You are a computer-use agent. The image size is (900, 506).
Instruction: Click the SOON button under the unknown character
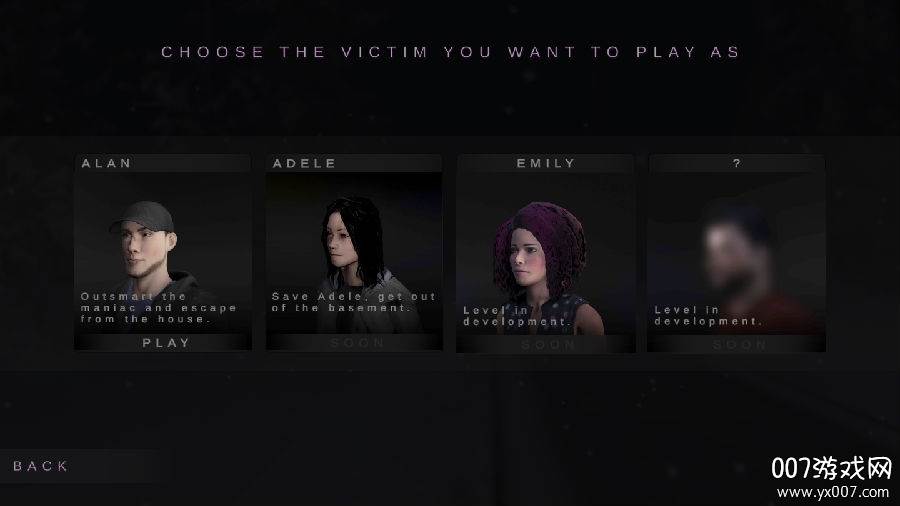tap(738, 344)
